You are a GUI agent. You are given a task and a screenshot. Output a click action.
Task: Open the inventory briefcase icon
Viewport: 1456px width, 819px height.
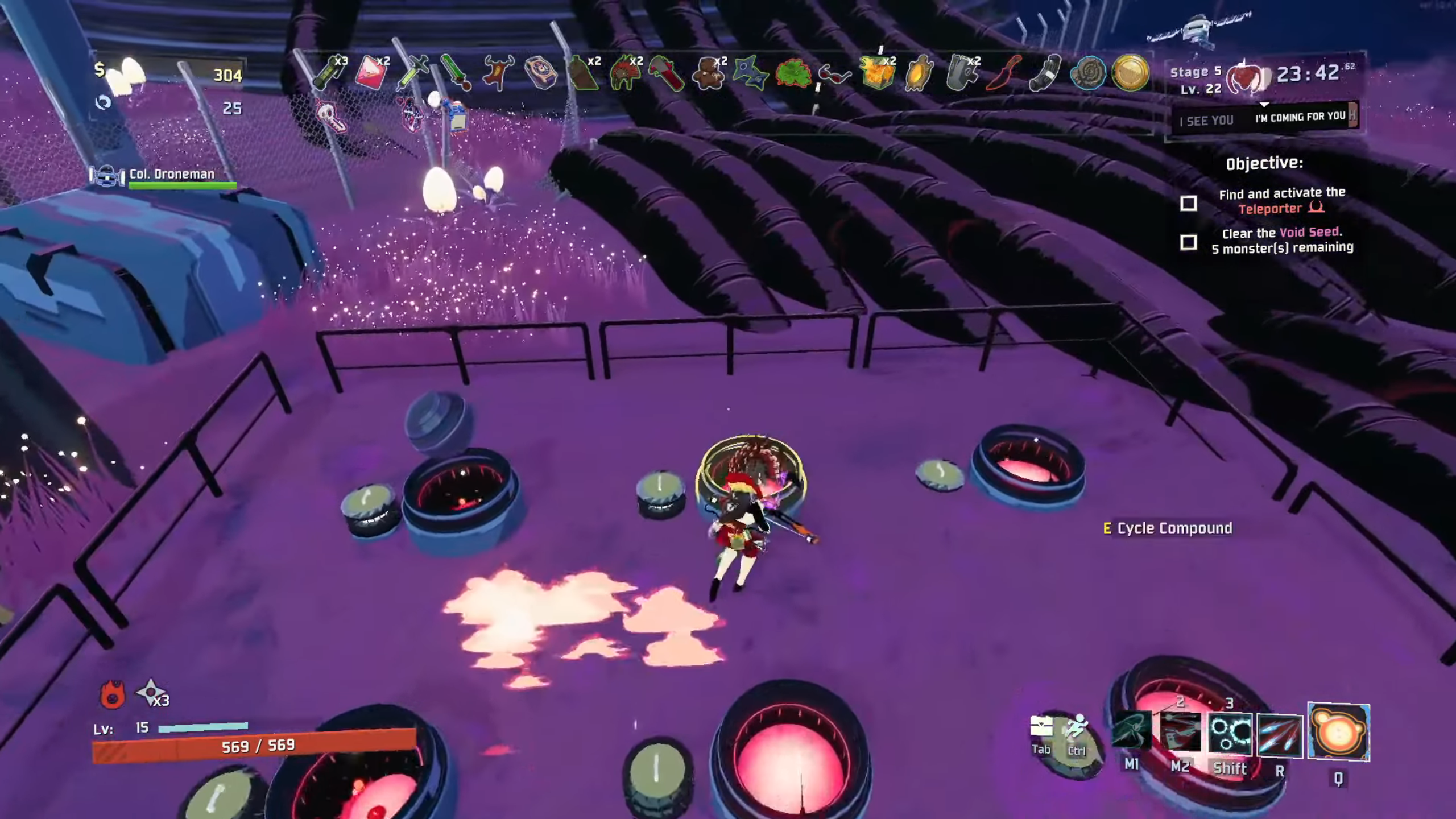click(1041, 727)
